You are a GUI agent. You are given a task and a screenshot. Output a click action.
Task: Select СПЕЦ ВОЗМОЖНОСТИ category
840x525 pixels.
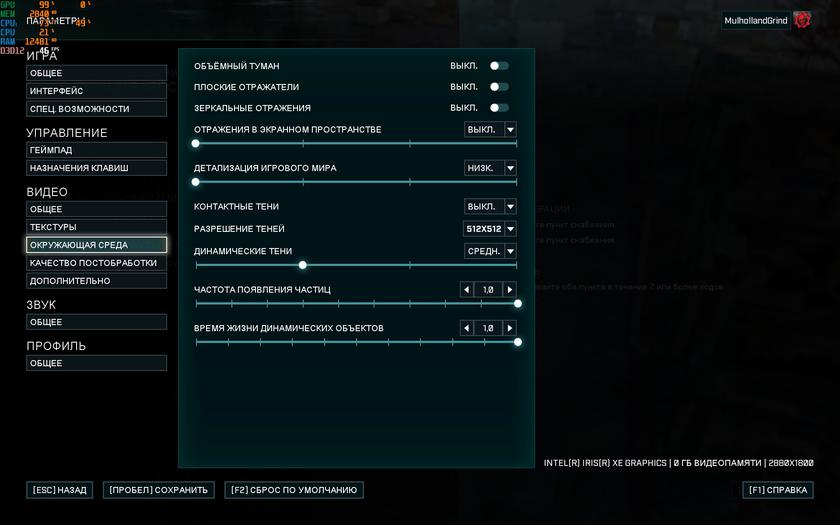point(96,109)
